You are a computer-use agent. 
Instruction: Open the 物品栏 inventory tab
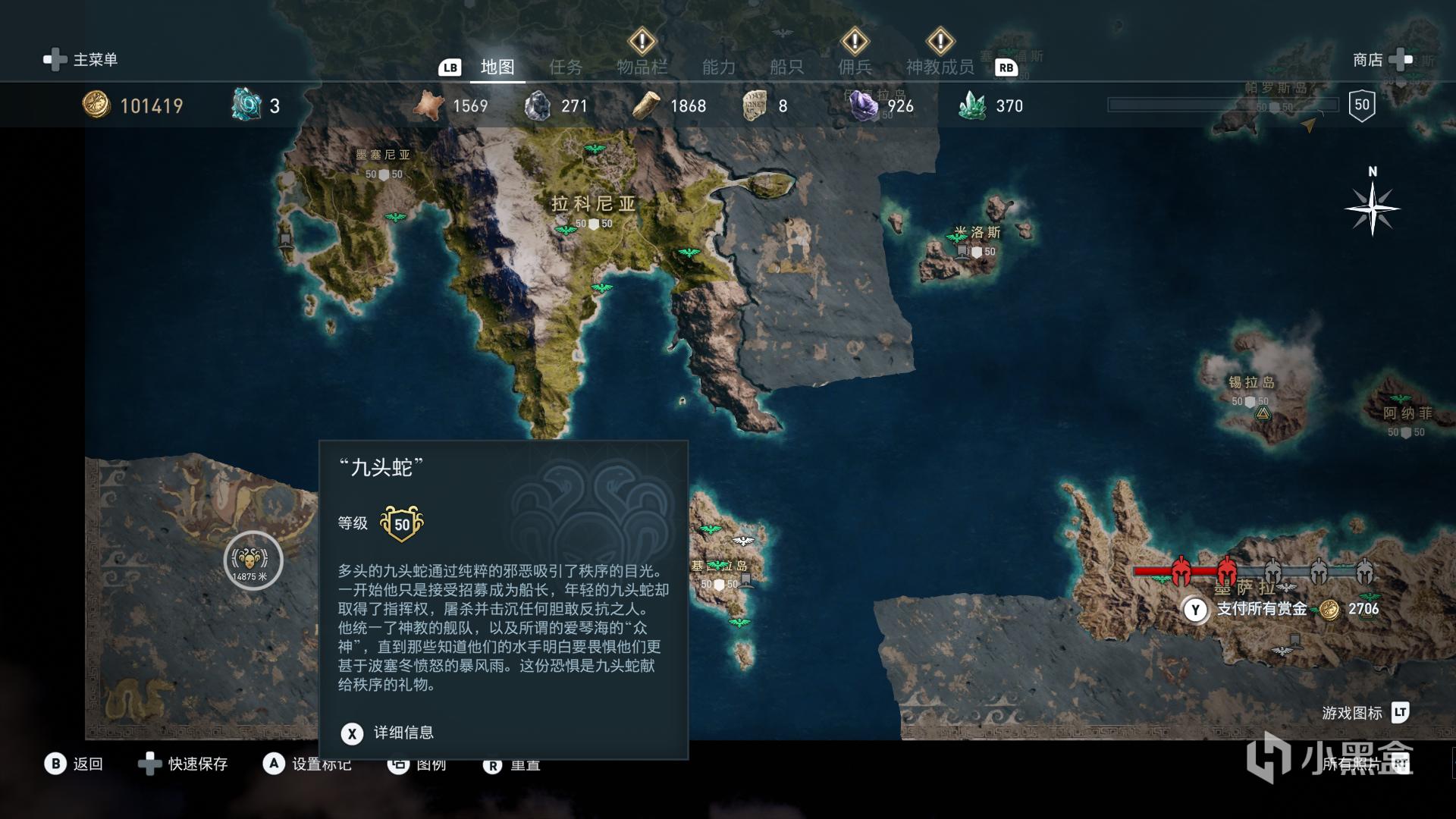[x=642, y=67]
